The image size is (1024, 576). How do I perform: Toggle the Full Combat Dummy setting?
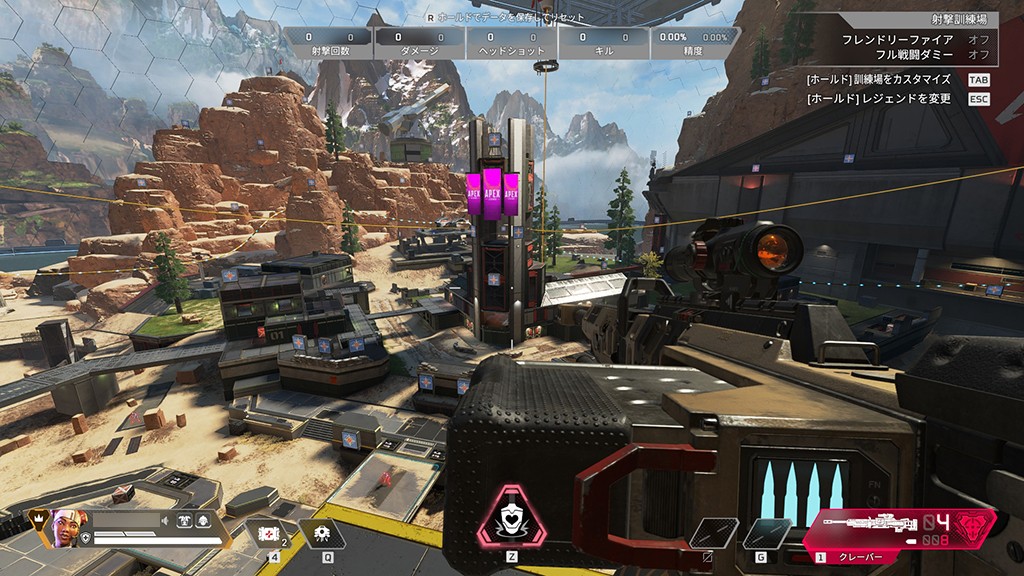pyautogui.click(x=978, y=54)
